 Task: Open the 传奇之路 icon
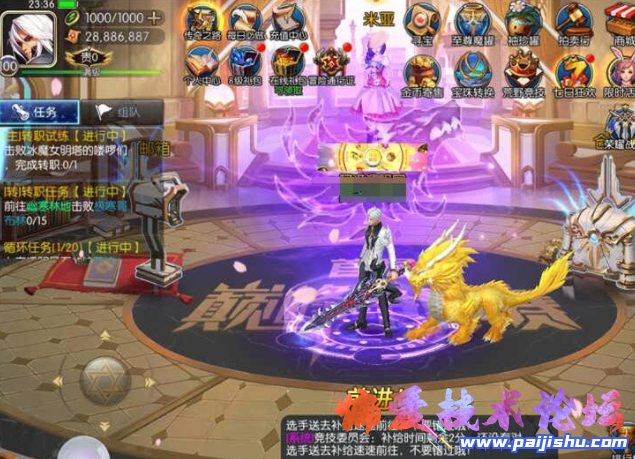point(203,20)
